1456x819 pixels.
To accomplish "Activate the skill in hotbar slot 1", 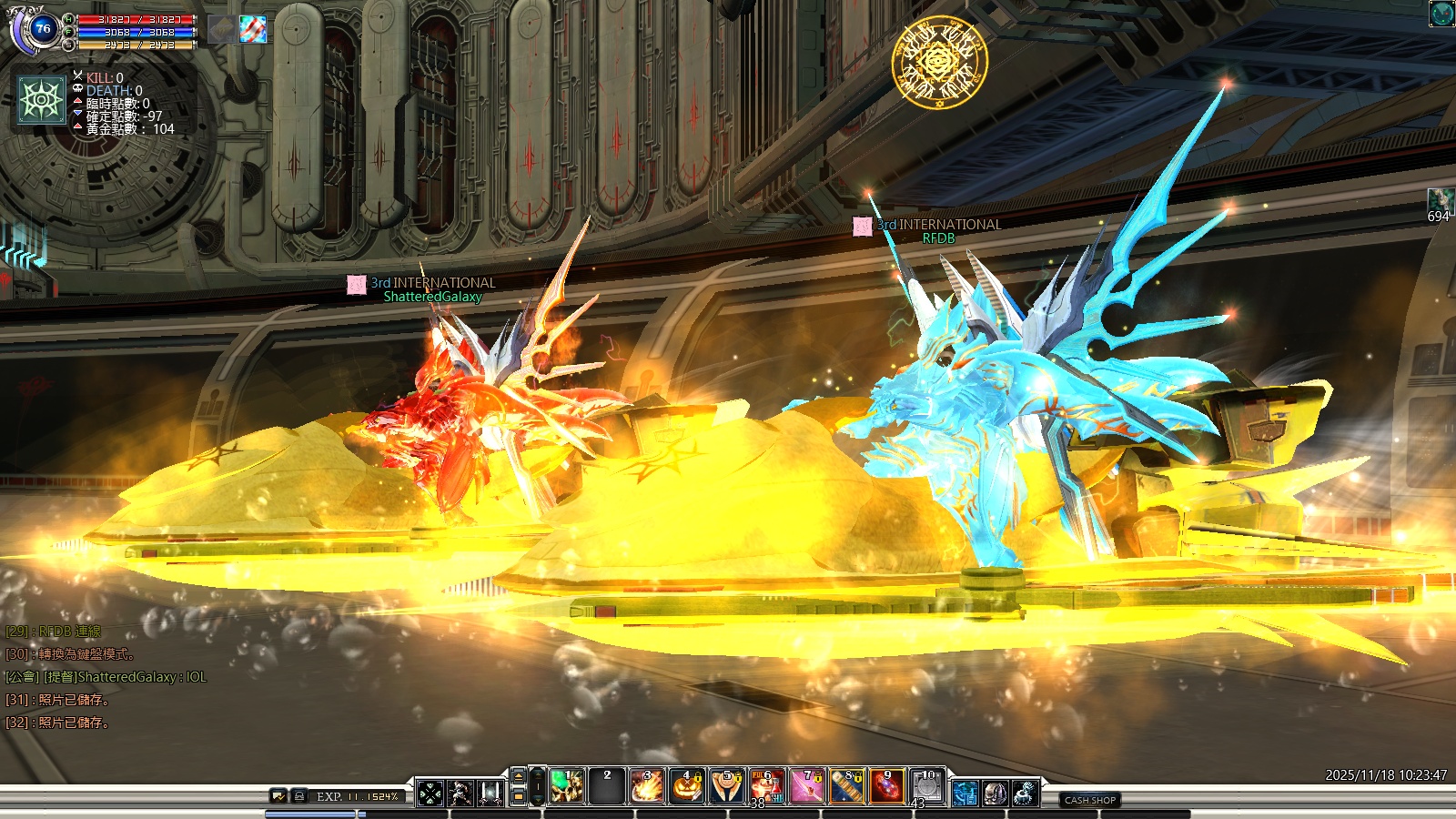I will click(567, 786).
